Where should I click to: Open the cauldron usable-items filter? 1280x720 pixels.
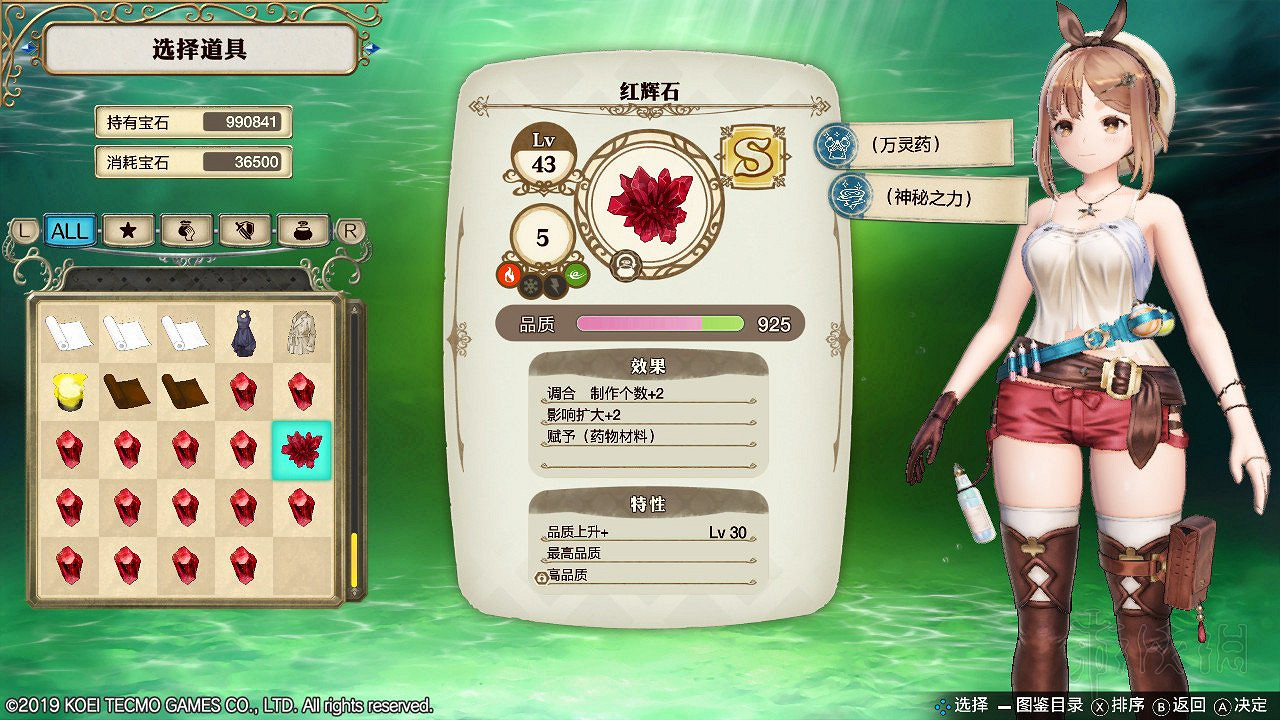(301, 230)
